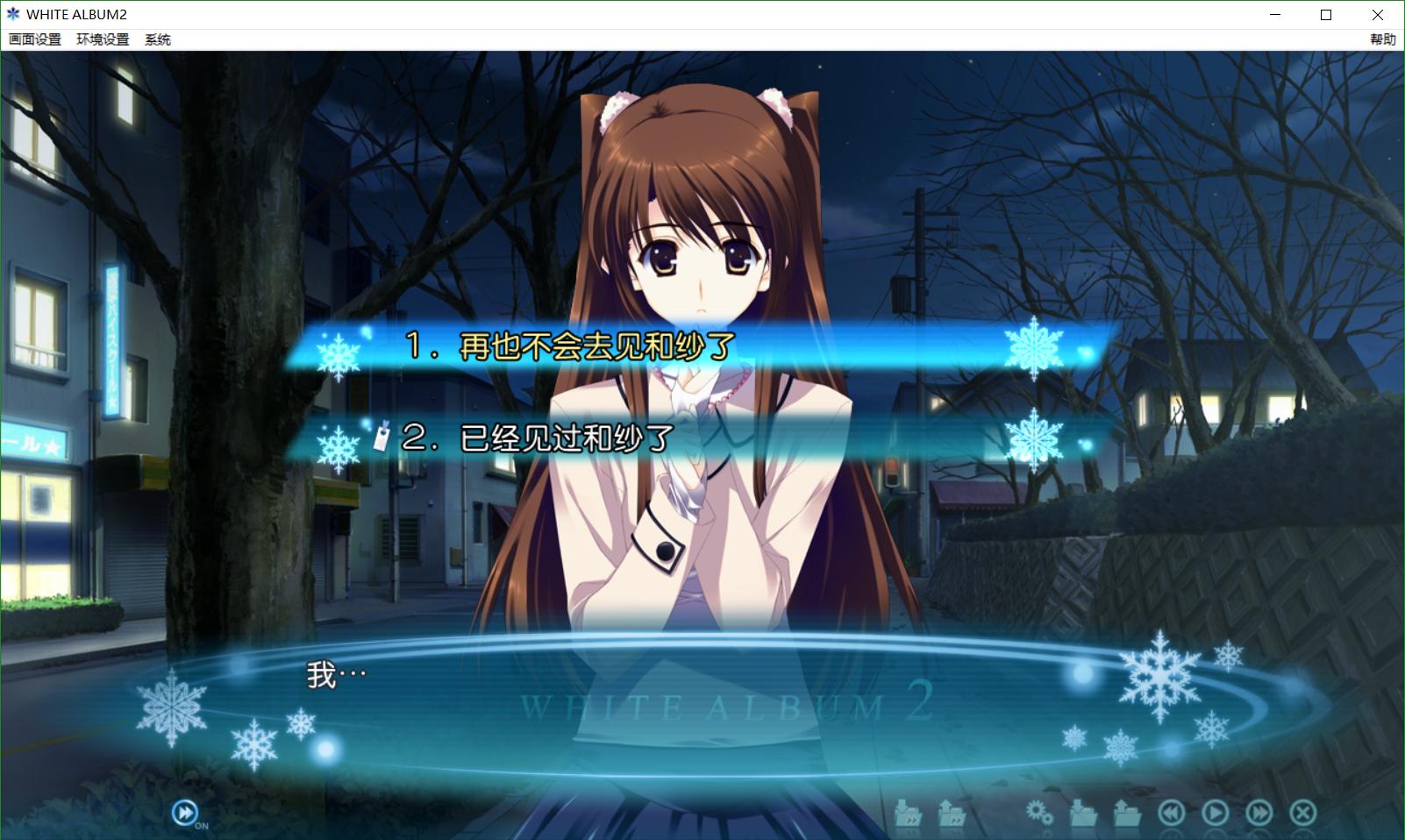Close the WHITE ALBUM2 window
Viewport: 1405px width, 840px height.
click(x=1378, y=15)
